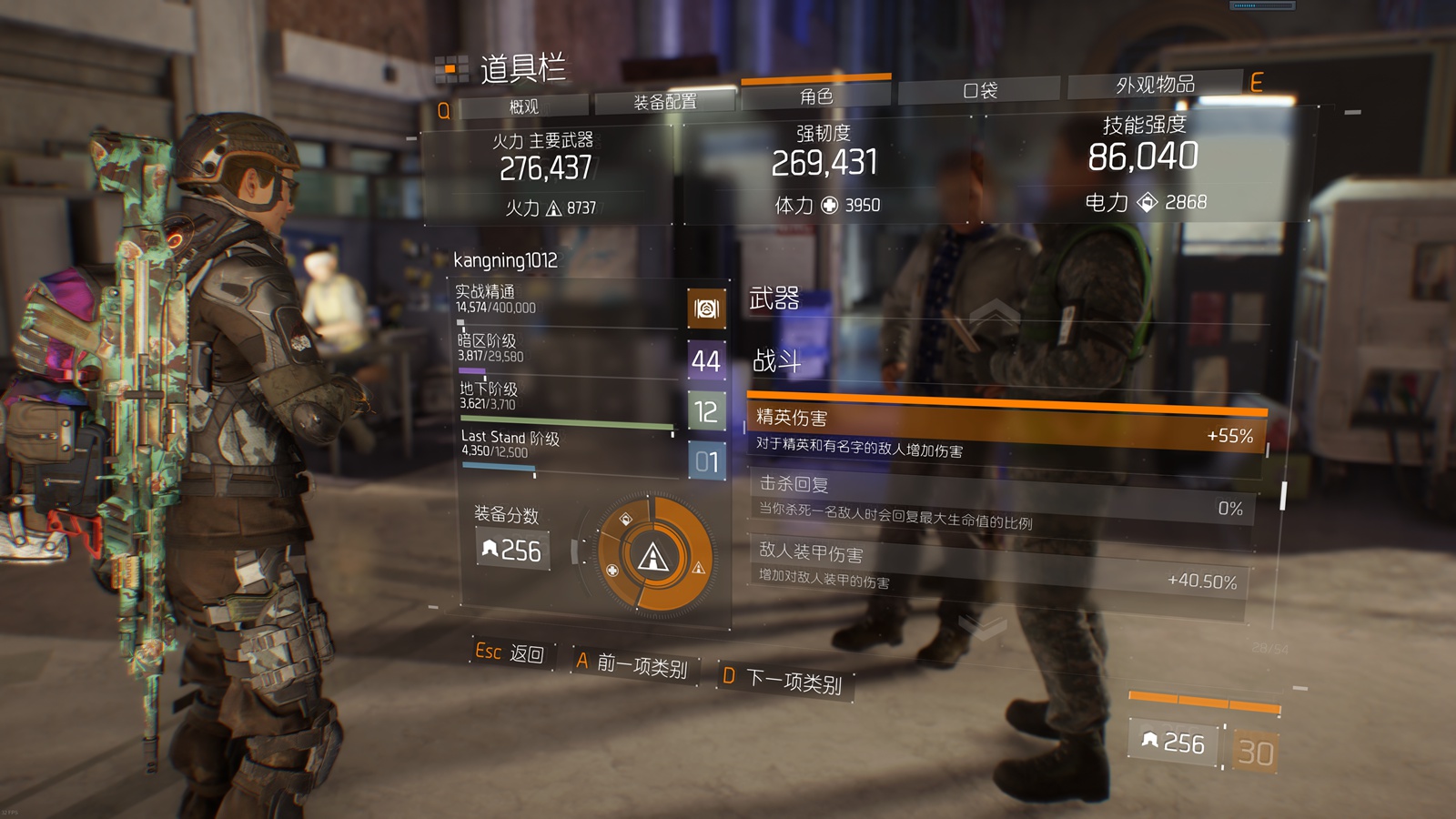Click the 实战精通 proficiency emblem icon
Viewport: 1456px width, 819px height.
(x=706, y=309)
